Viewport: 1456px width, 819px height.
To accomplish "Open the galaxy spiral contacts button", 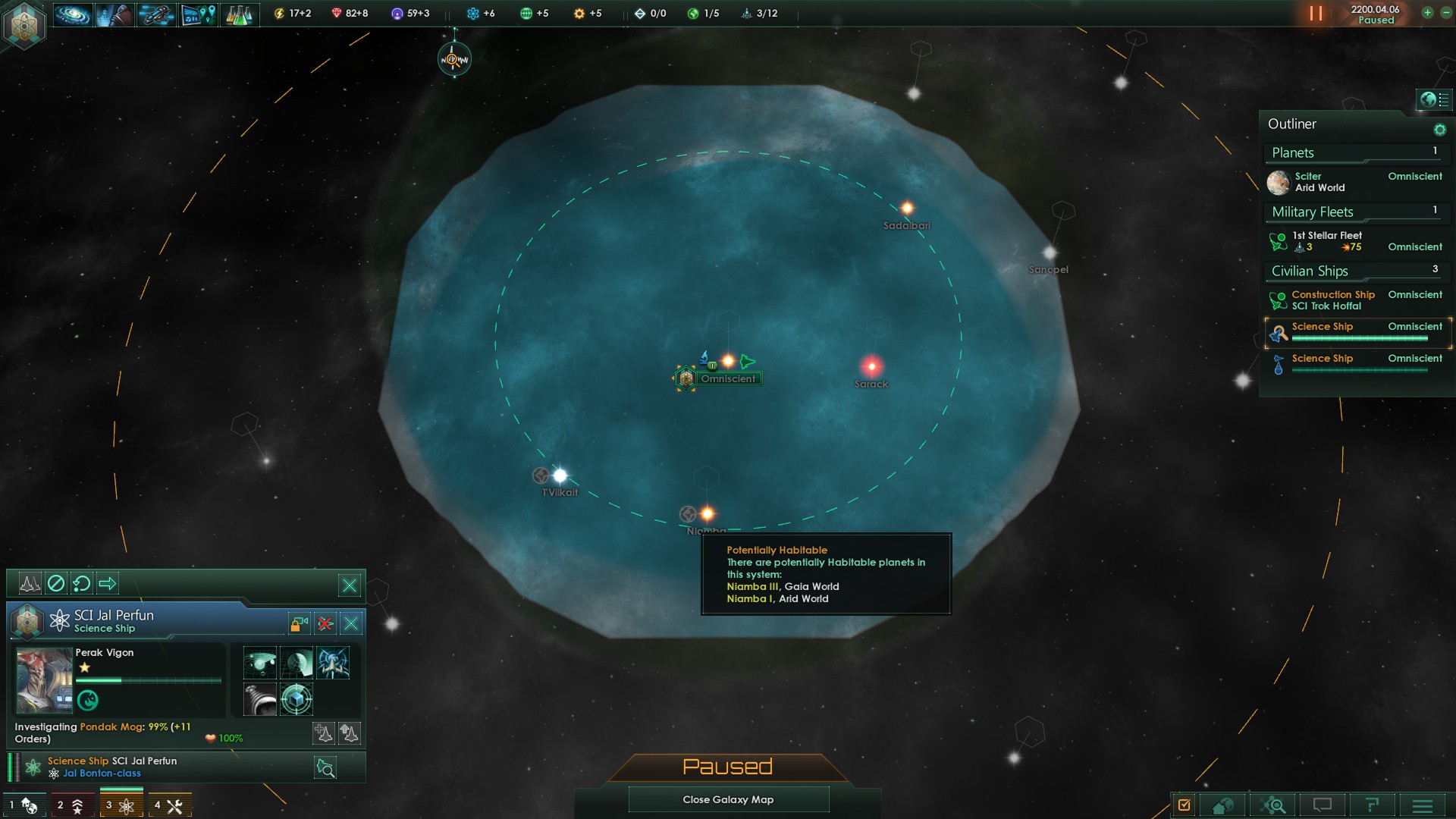I will 73,14.
